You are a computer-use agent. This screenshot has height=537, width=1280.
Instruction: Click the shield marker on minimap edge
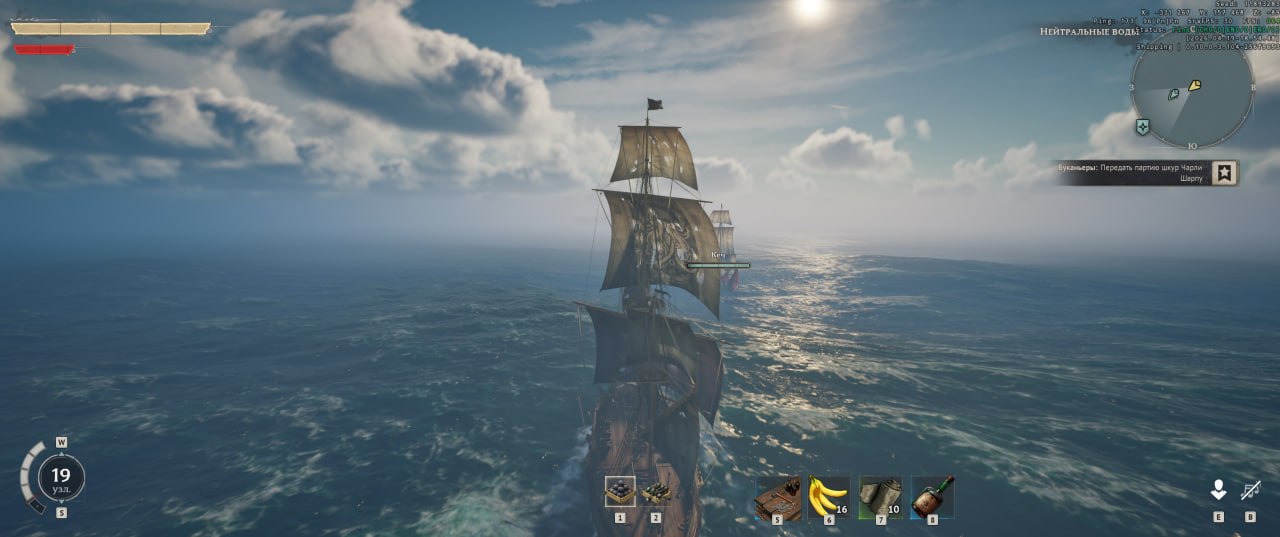(1142, 127)
